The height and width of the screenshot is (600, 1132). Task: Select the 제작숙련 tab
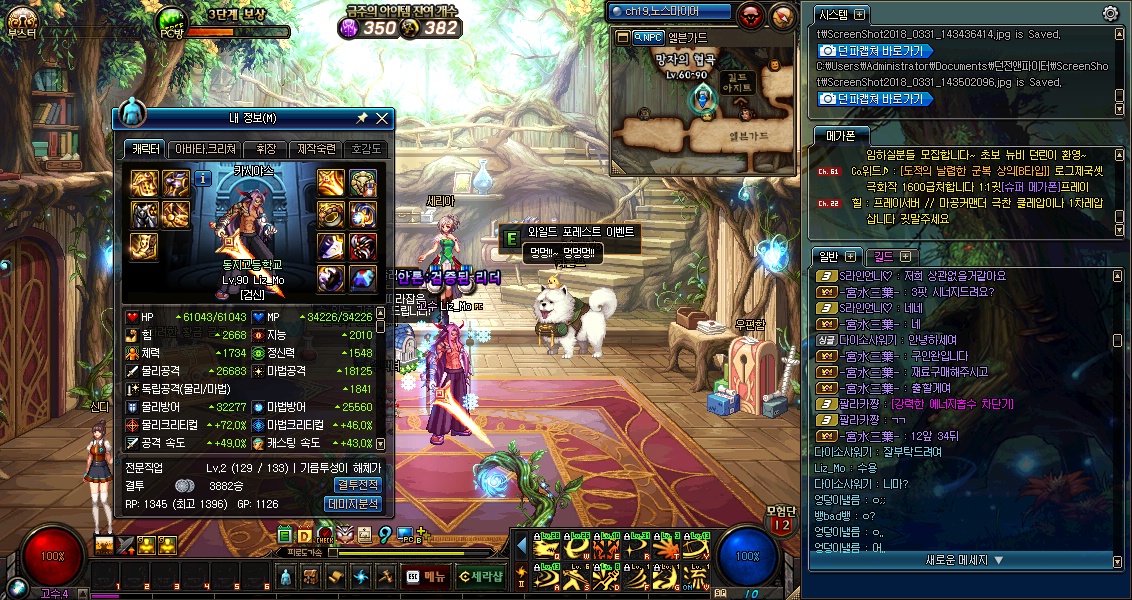[316, 149]
